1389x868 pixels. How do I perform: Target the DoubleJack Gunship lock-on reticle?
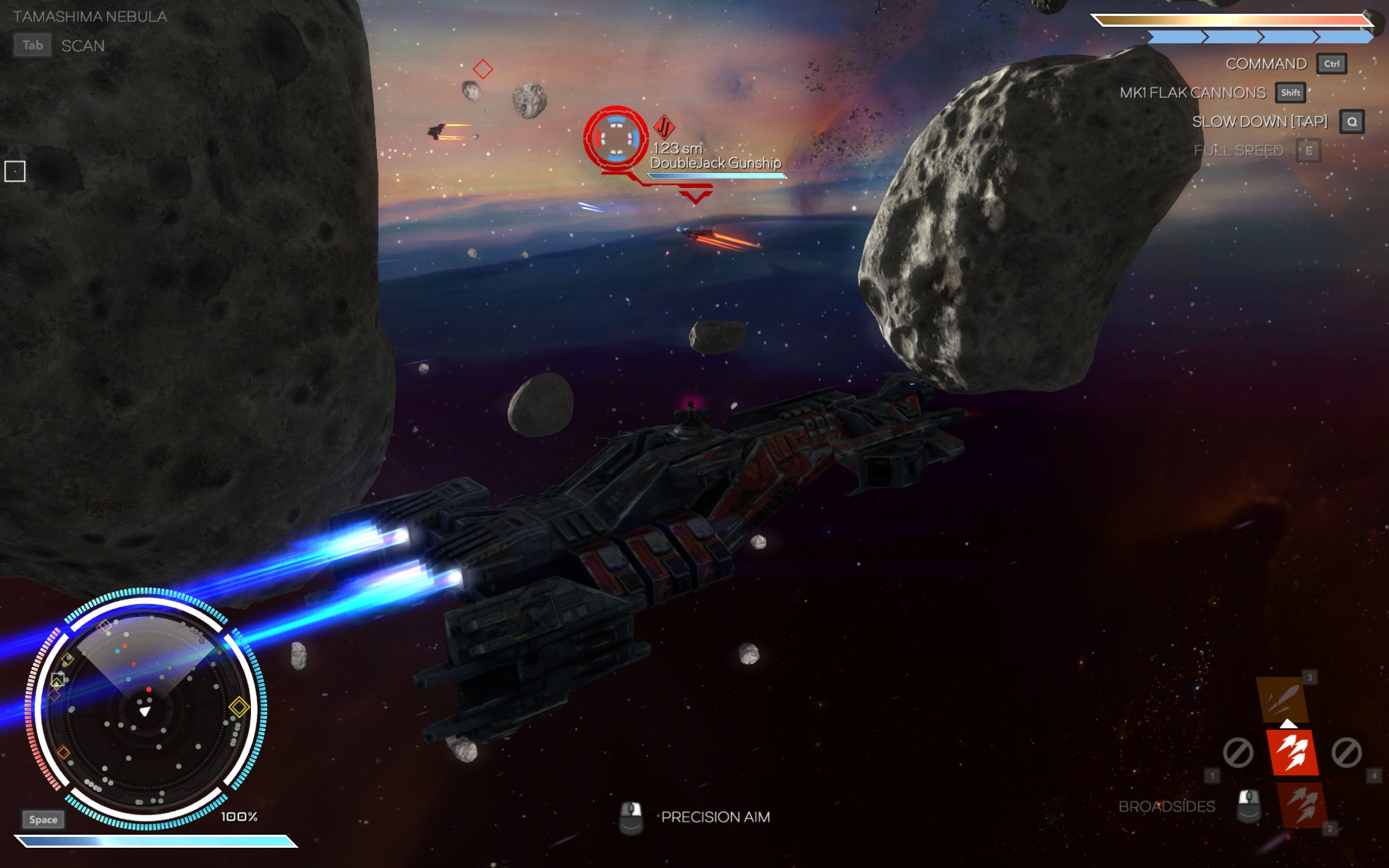click(616, 137)
